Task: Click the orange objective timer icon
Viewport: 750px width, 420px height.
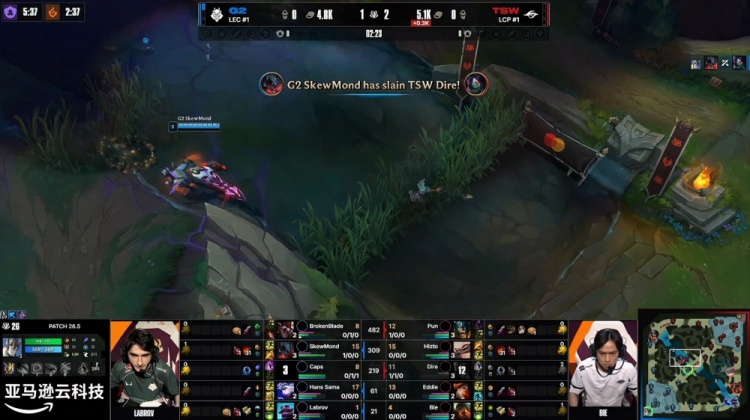Action: pyautogui.click(x=54, y=11)
